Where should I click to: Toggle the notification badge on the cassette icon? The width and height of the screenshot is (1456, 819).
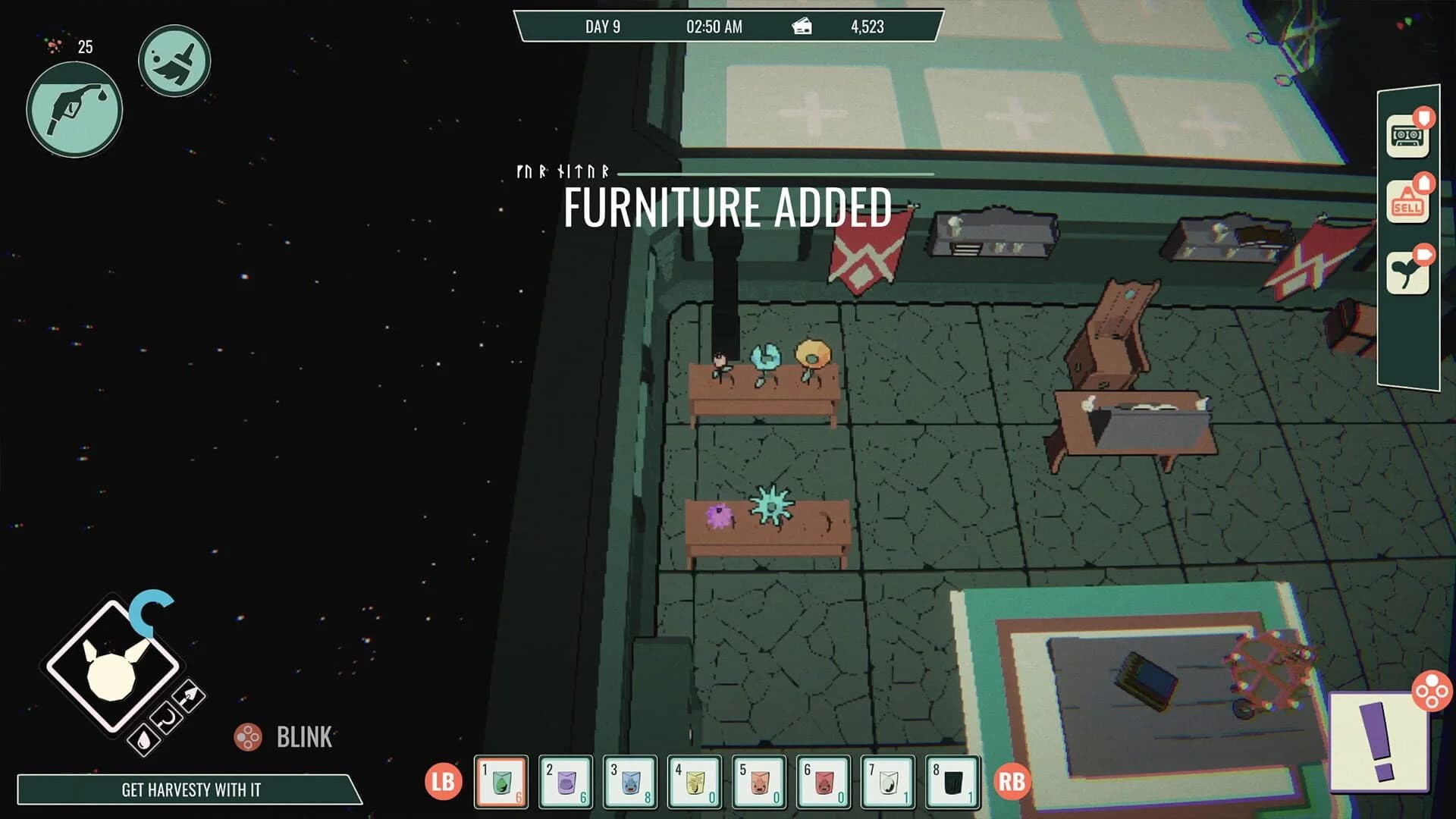tap(1424, 118)
